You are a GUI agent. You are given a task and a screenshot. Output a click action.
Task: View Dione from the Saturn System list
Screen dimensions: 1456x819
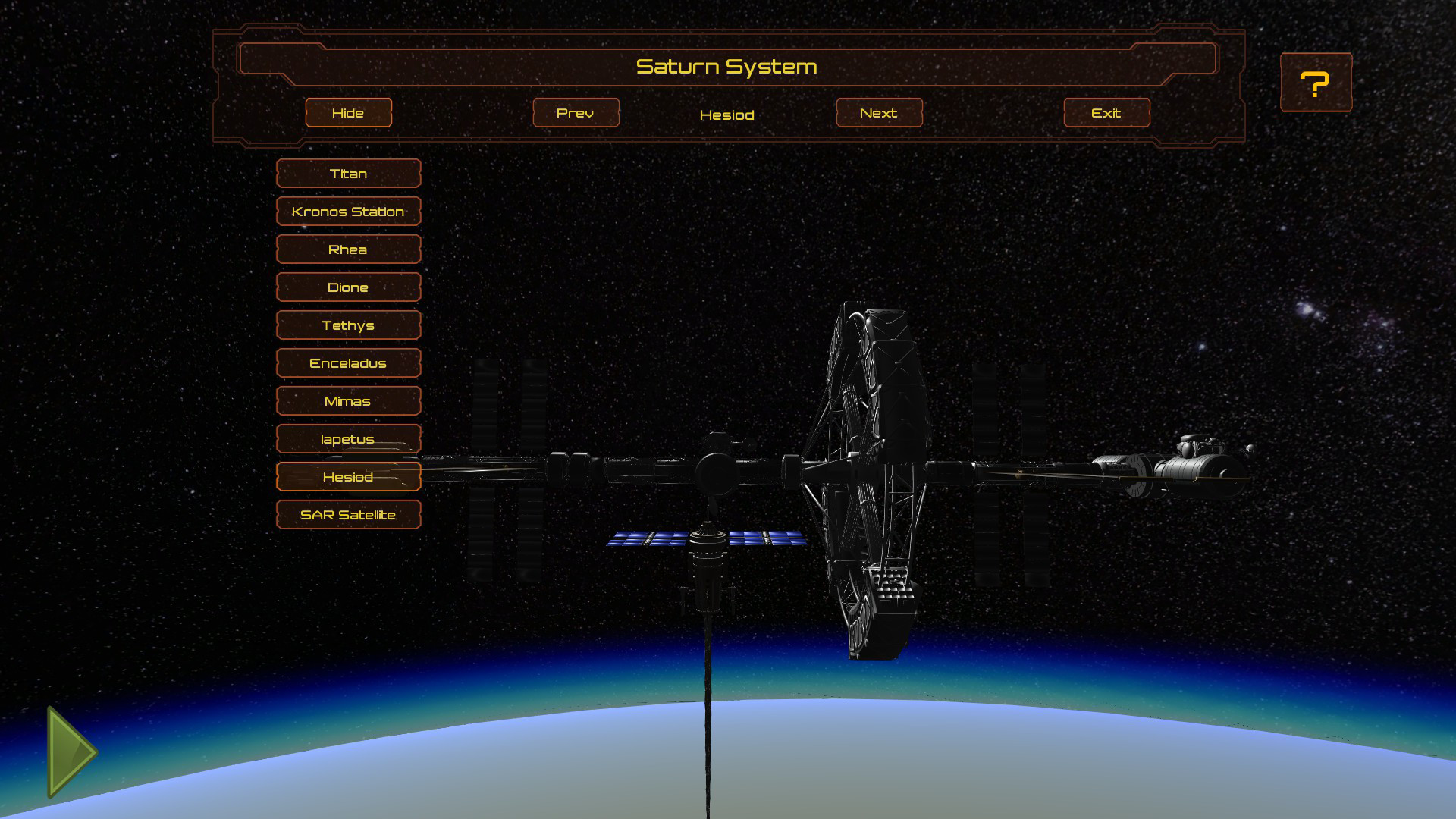pos(348,287)
